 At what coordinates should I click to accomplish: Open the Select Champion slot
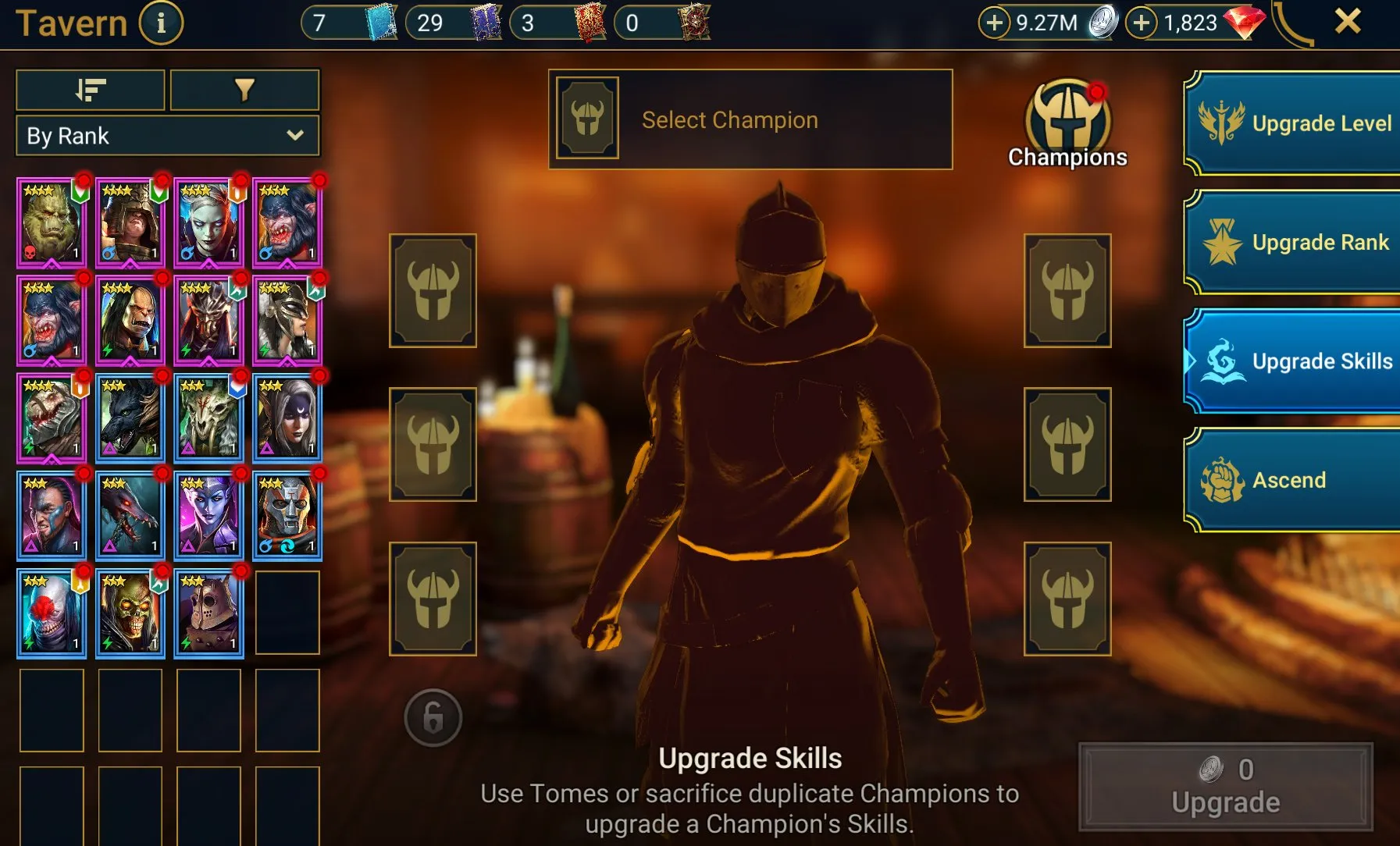(x=751, y=119)
